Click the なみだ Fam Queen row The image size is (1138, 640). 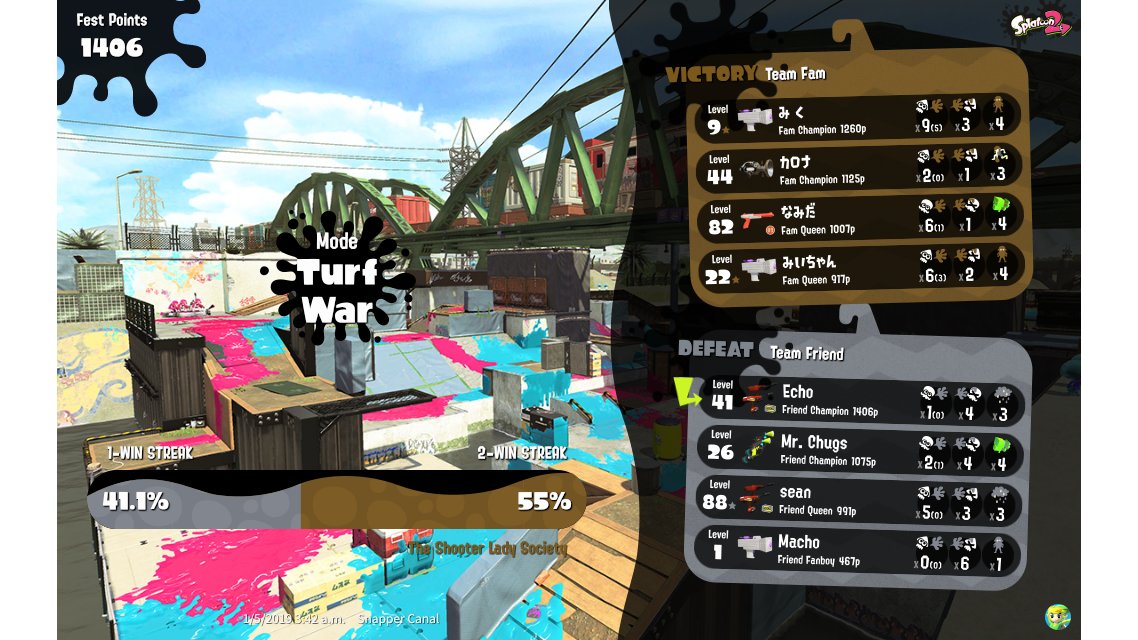point(858,217)
